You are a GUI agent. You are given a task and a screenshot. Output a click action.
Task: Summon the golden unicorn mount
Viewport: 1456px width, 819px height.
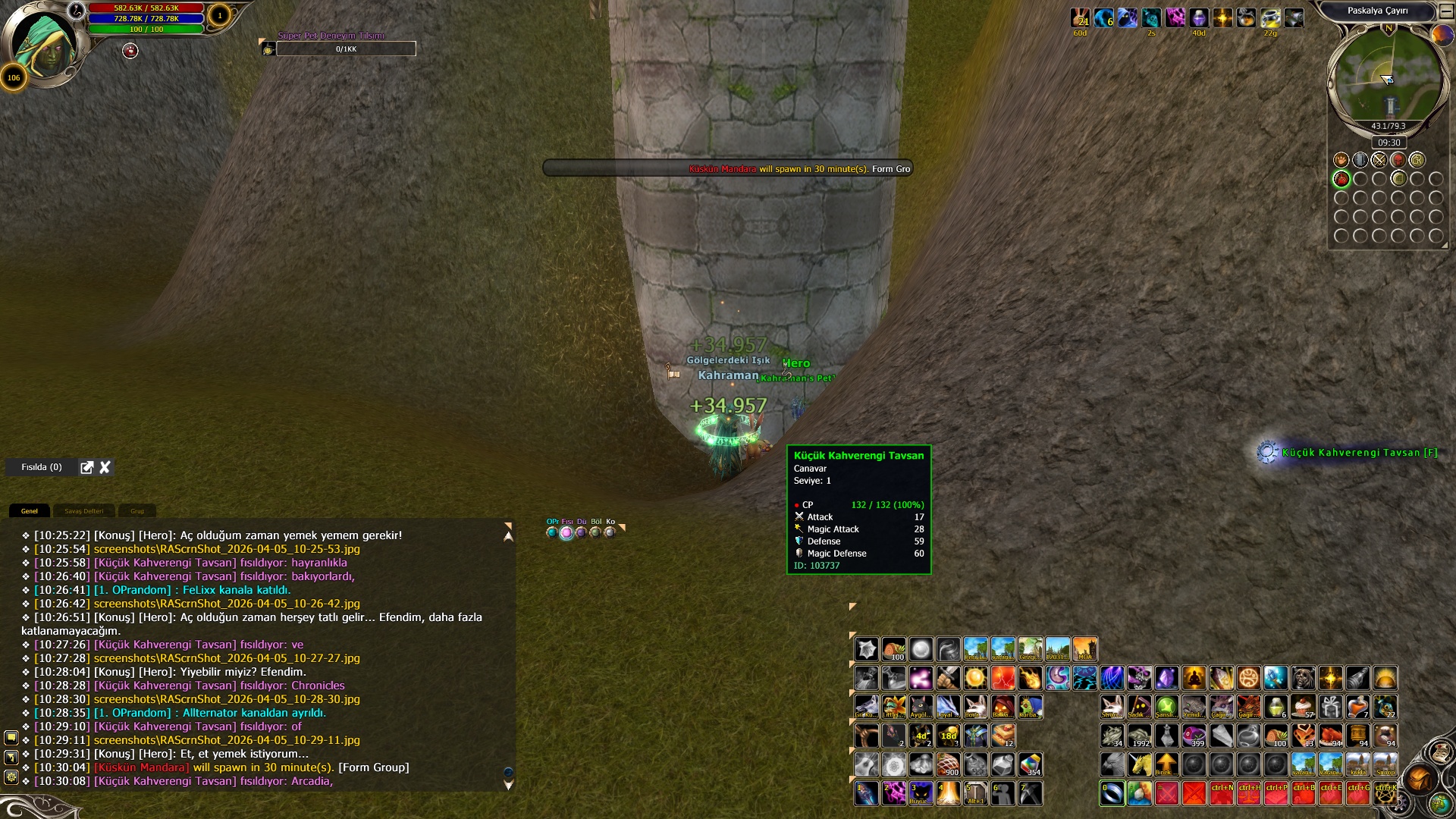1139,764
